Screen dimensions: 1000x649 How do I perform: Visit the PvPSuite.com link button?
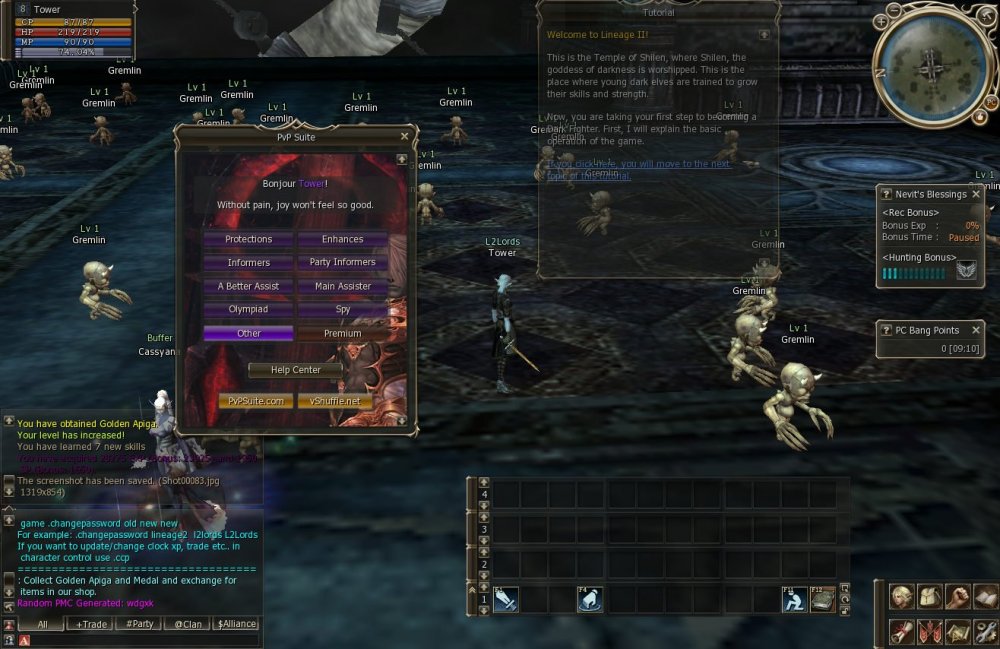(256, 401)
